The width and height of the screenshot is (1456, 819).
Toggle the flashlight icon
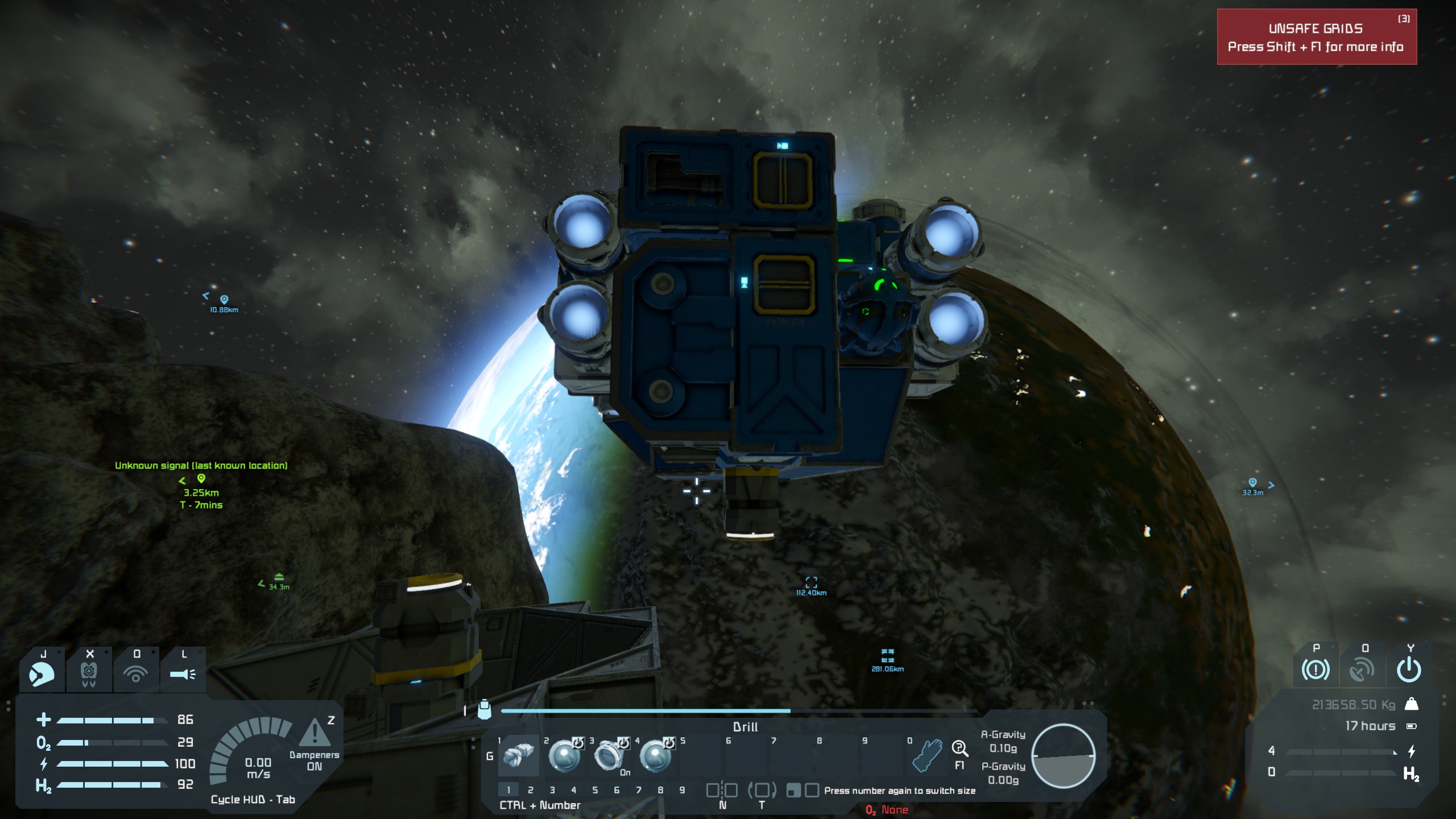(x=183, y=675)
